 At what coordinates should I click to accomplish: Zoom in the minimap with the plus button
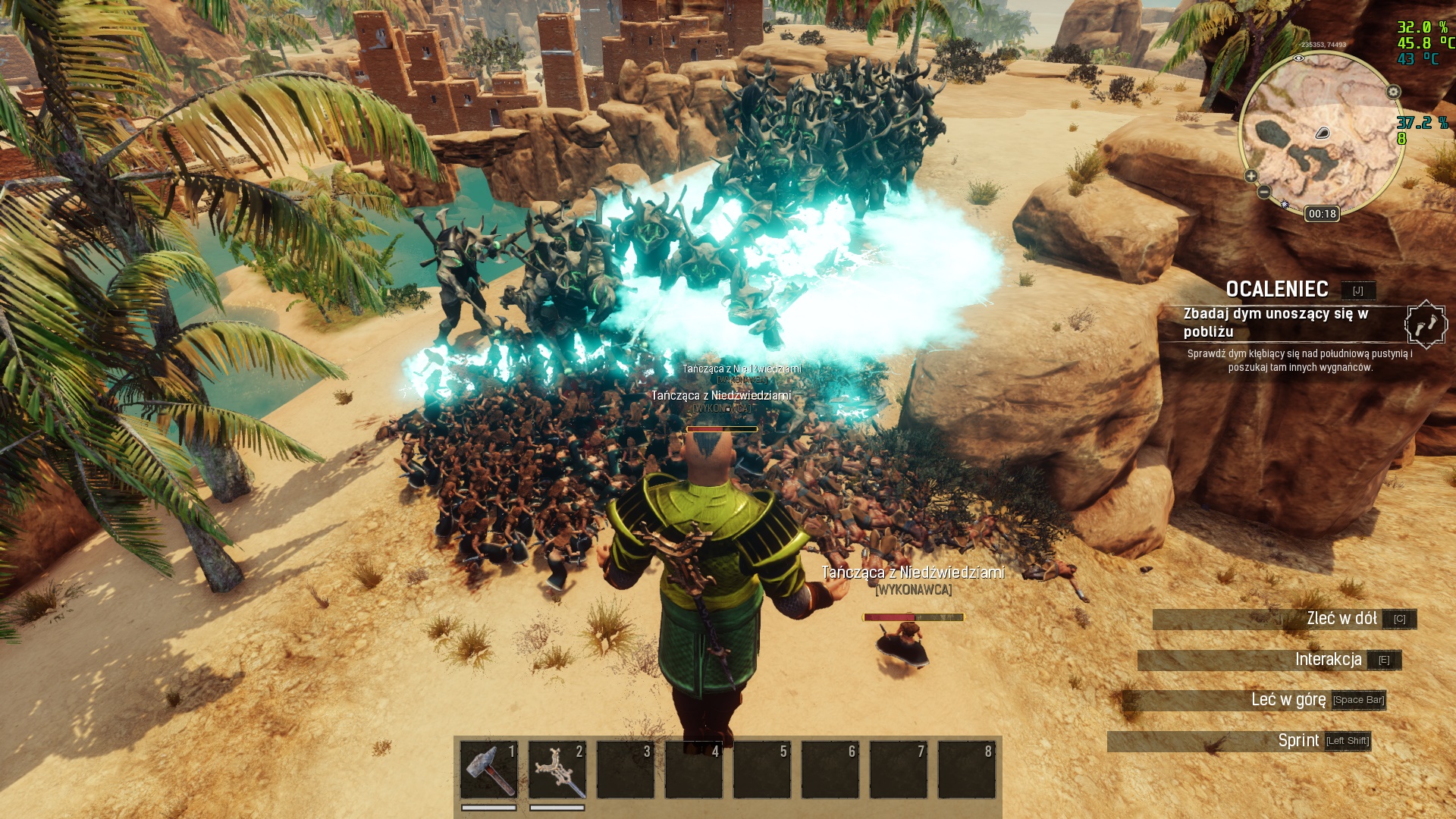(1251, 176)
